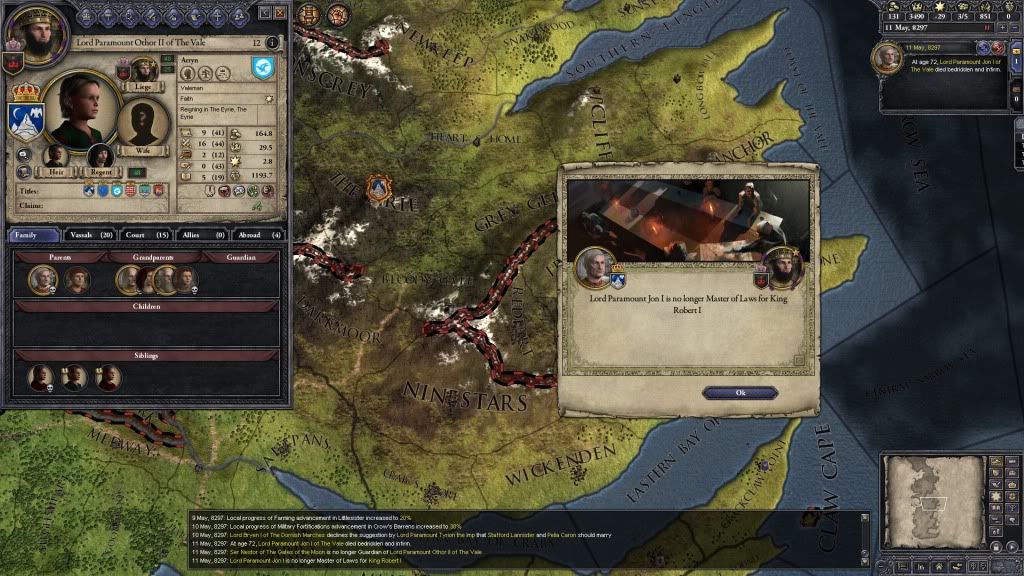Close the character panel with the X

point(280,13)
